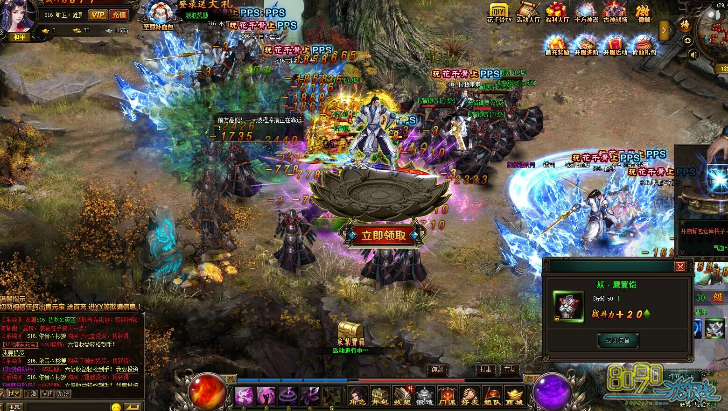Confirm with the green popup button
Screen dimensions: 728x411
tap(618, 340)
